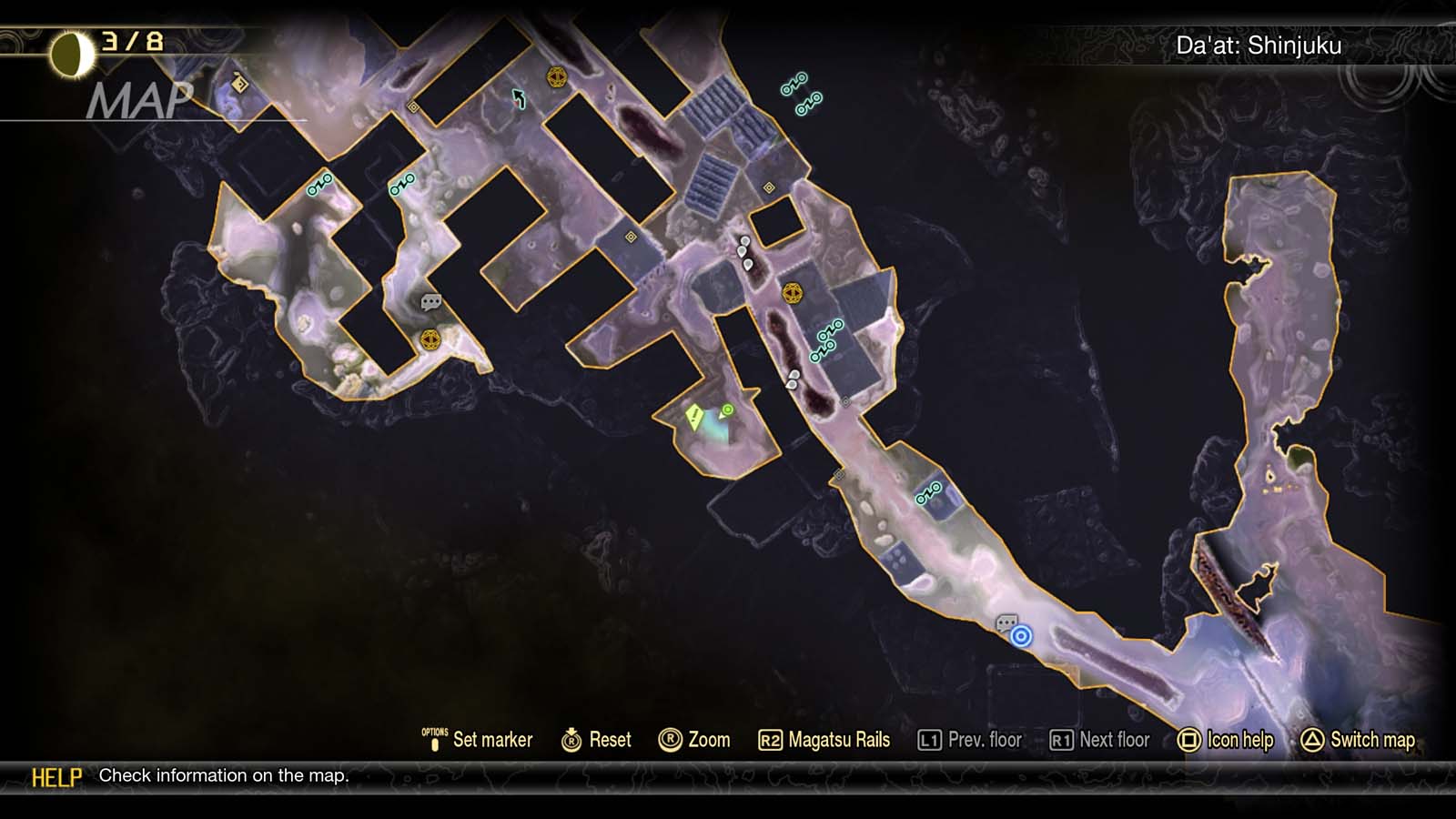Select the yellow-green exclamation quest marker
The height and width of the screenshot is (819, 1456).
pos(695,417)
